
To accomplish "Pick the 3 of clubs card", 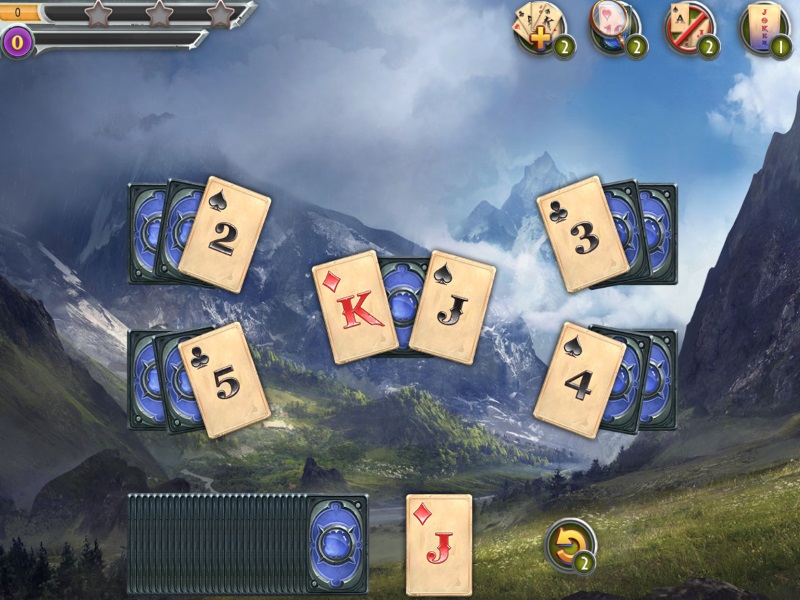I will pyautogui.click(x=582, y=234).
